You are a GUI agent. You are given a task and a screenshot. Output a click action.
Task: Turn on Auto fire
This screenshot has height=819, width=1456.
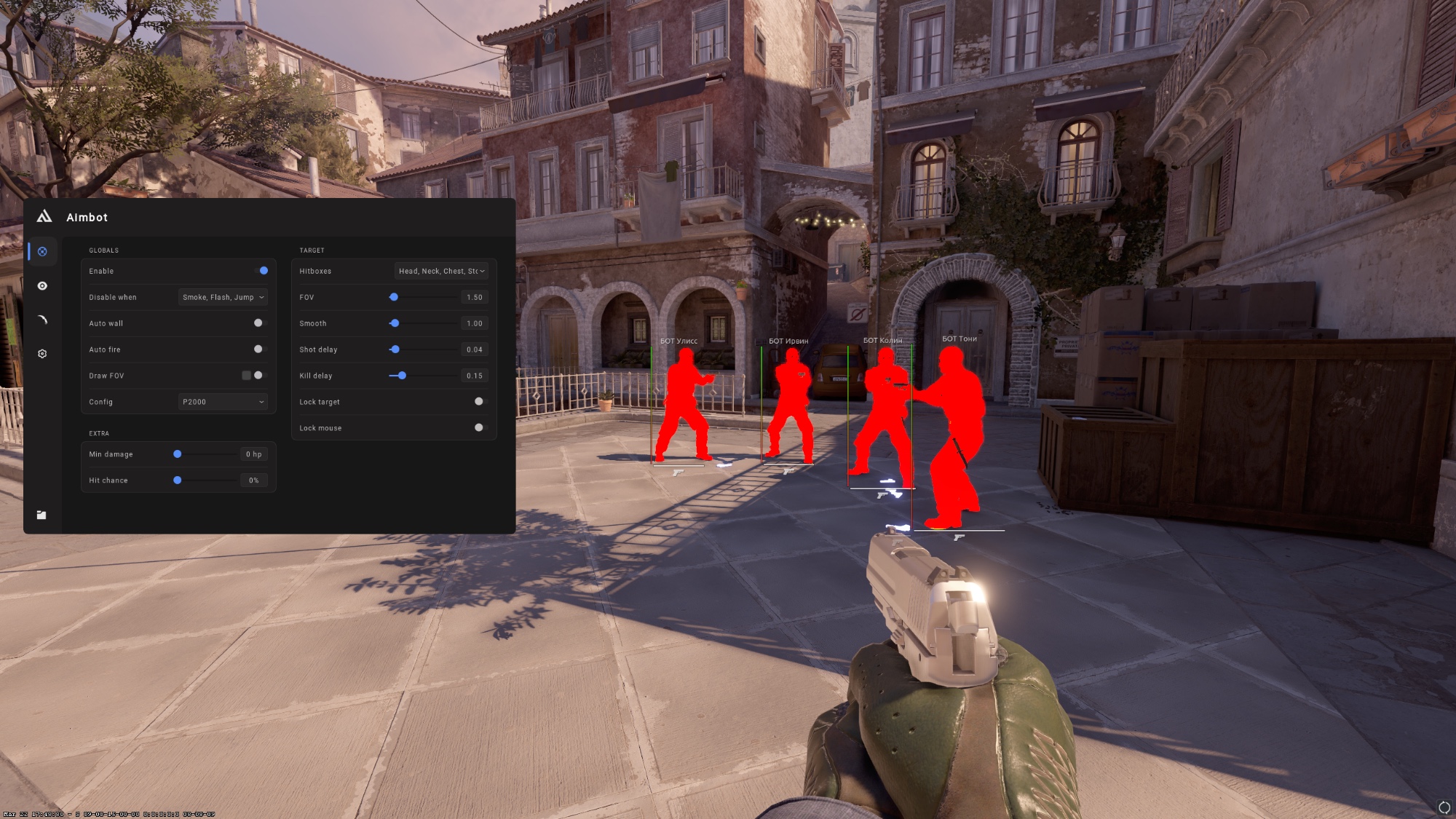(258, 349)
